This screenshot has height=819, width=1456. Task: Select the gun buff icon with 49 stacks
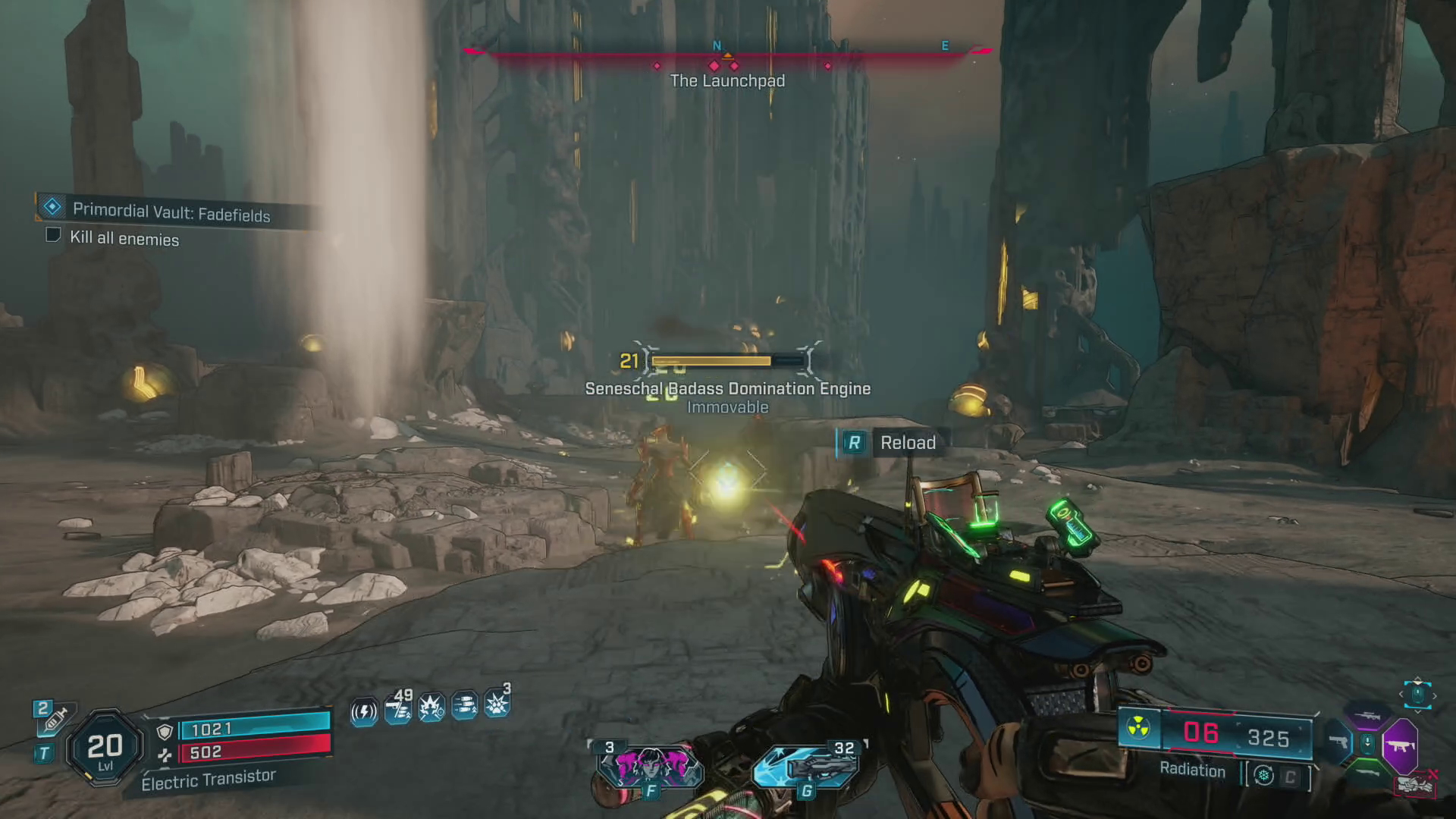pos(398,708)
